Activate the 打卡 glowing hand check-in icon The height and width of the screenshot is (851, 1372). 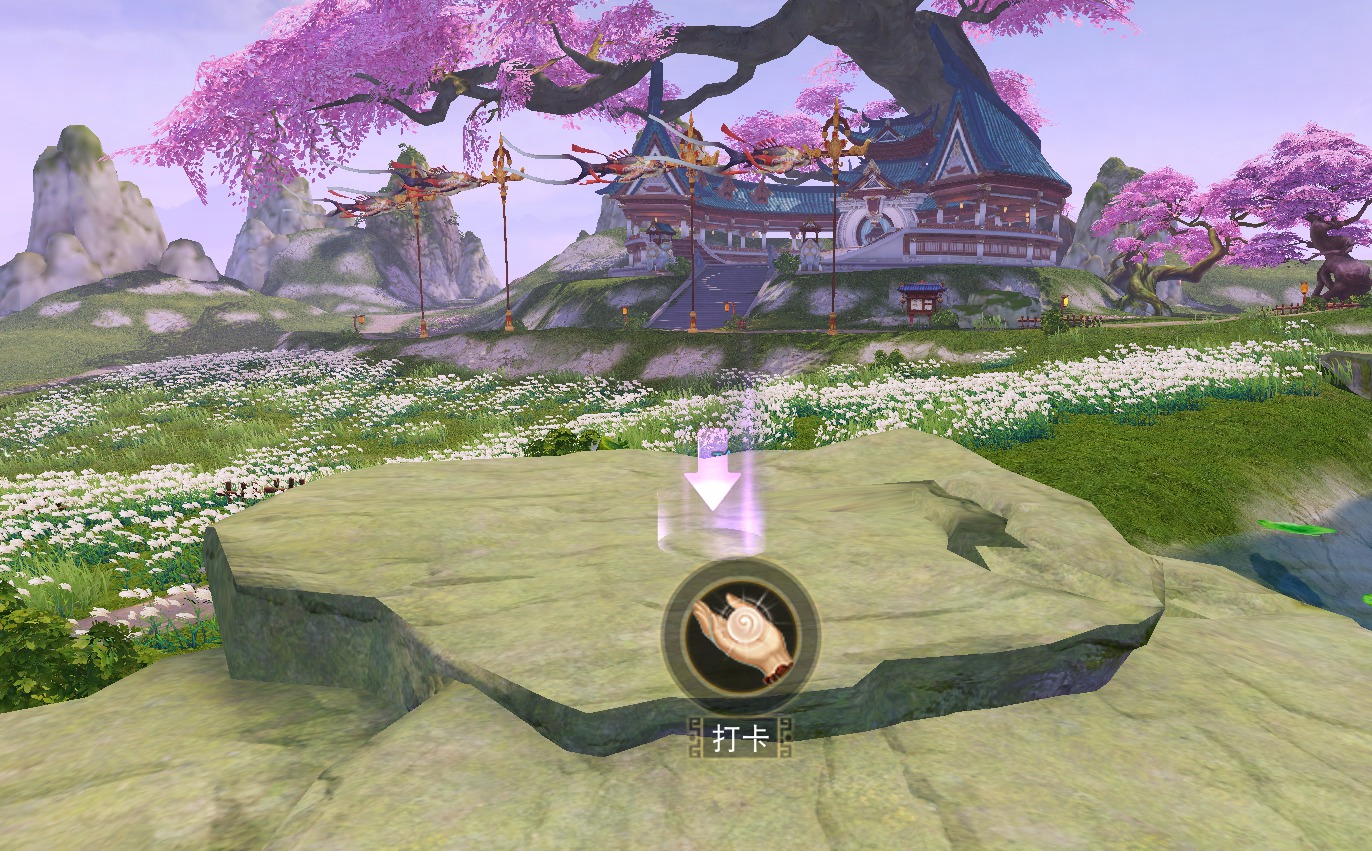(740, 634)
